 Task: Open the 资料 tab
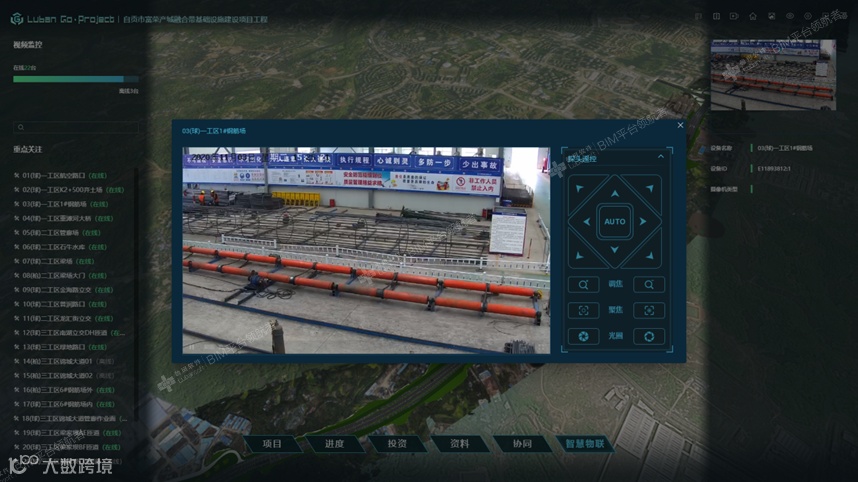tap(459, 443)
